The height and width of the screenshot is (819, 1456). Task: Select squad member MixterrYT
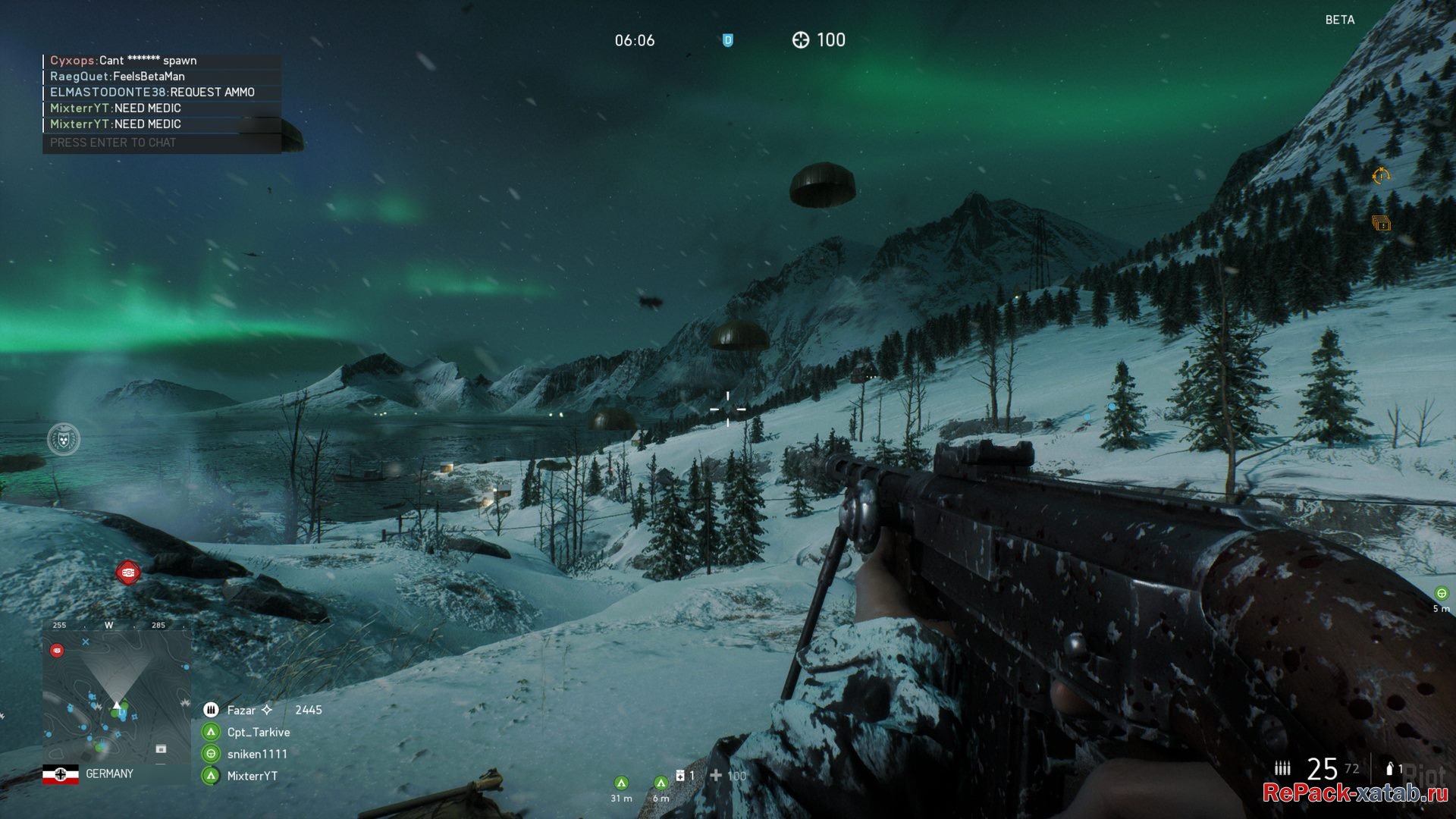coord(252,776)
